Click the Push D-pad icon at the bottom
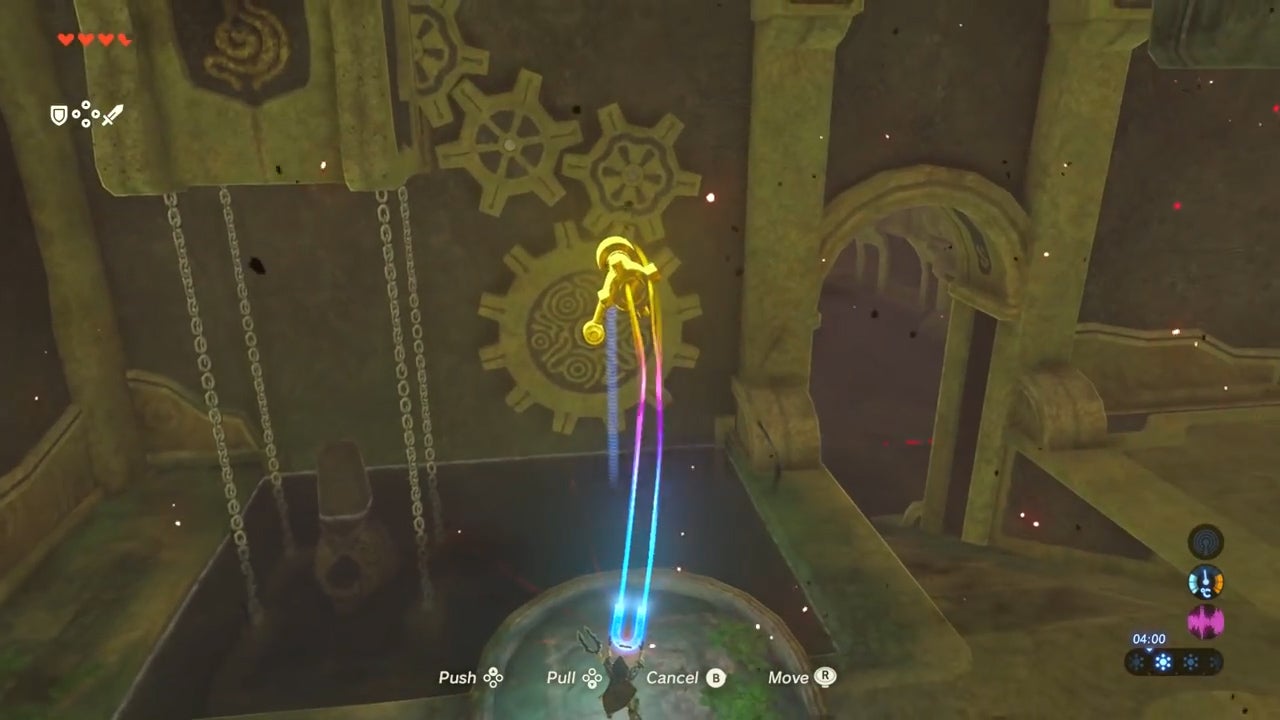The image size is (1280, 720). pos(493,677)
